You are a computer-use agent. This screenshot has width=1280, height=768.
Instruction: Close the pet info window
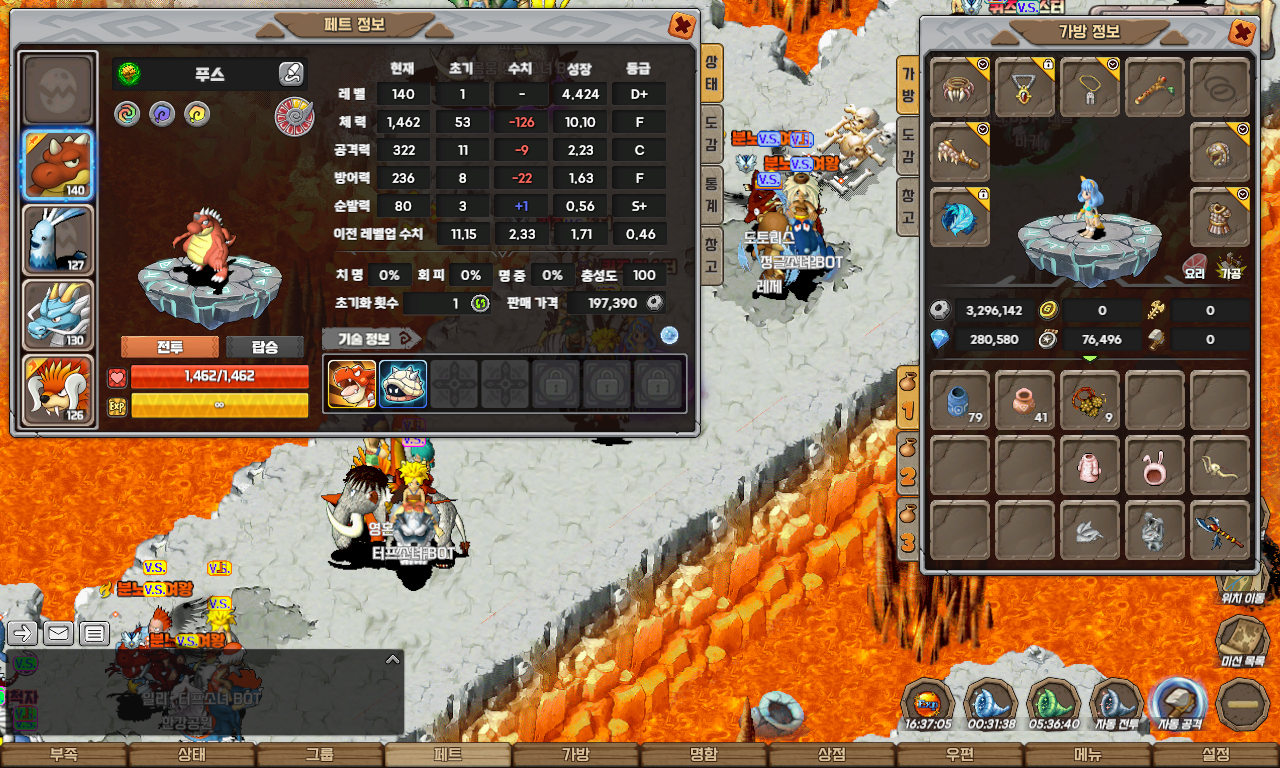pos(682,25)
